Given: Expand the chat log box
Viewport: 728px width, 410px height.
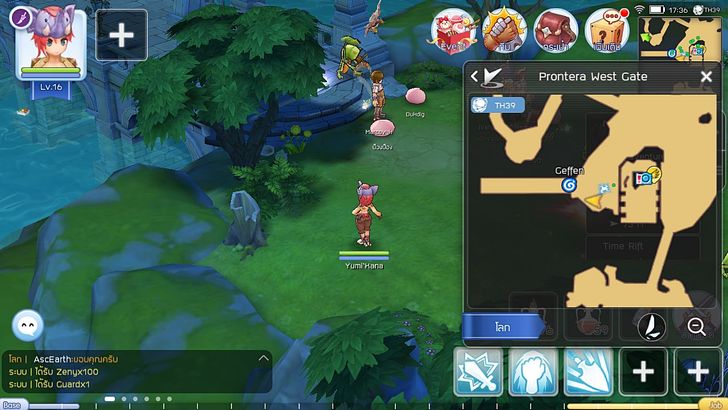Looking at the screenshot, I should [264, 358].
